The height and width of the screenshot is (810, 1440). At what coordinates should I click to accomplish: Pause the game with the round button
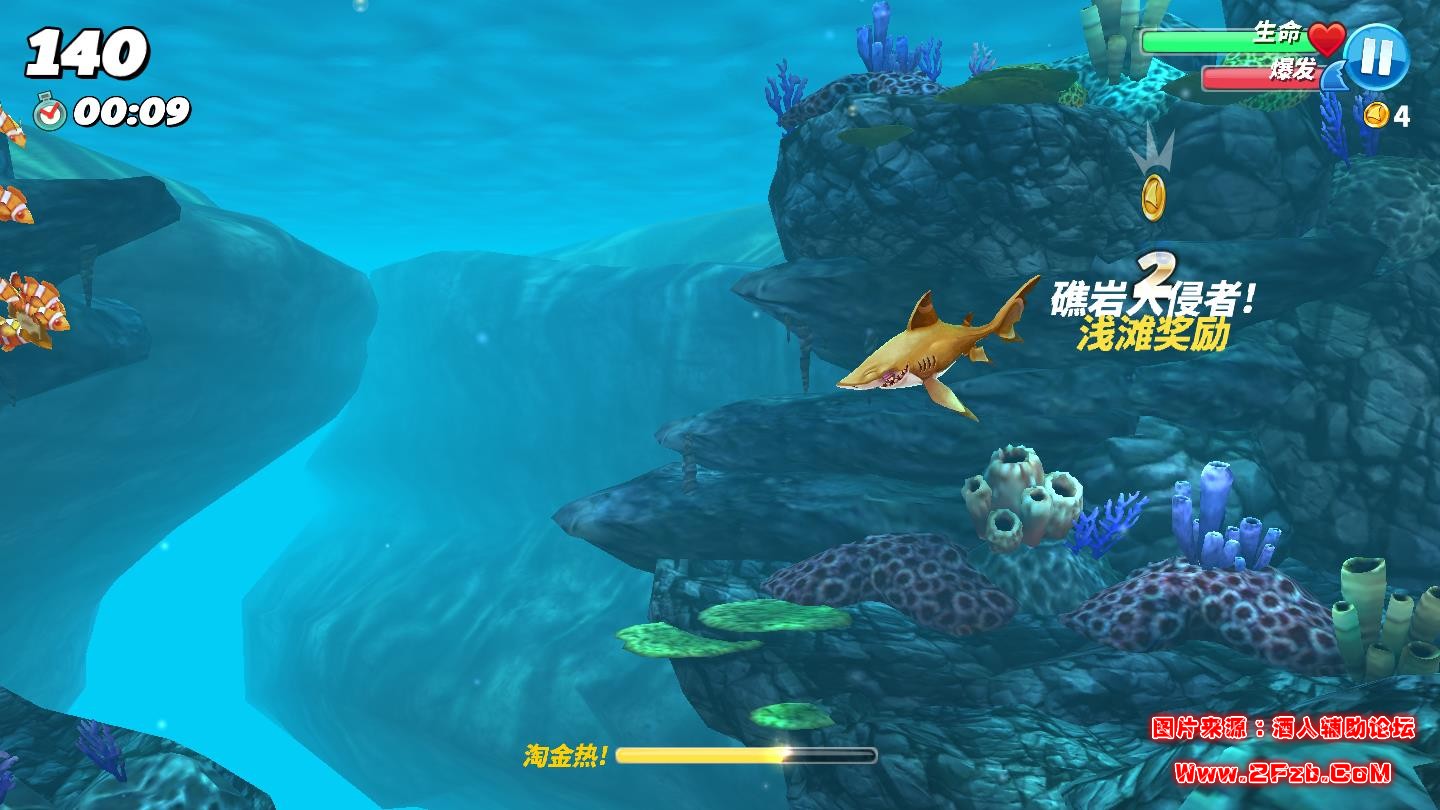tap(1376, 57)
